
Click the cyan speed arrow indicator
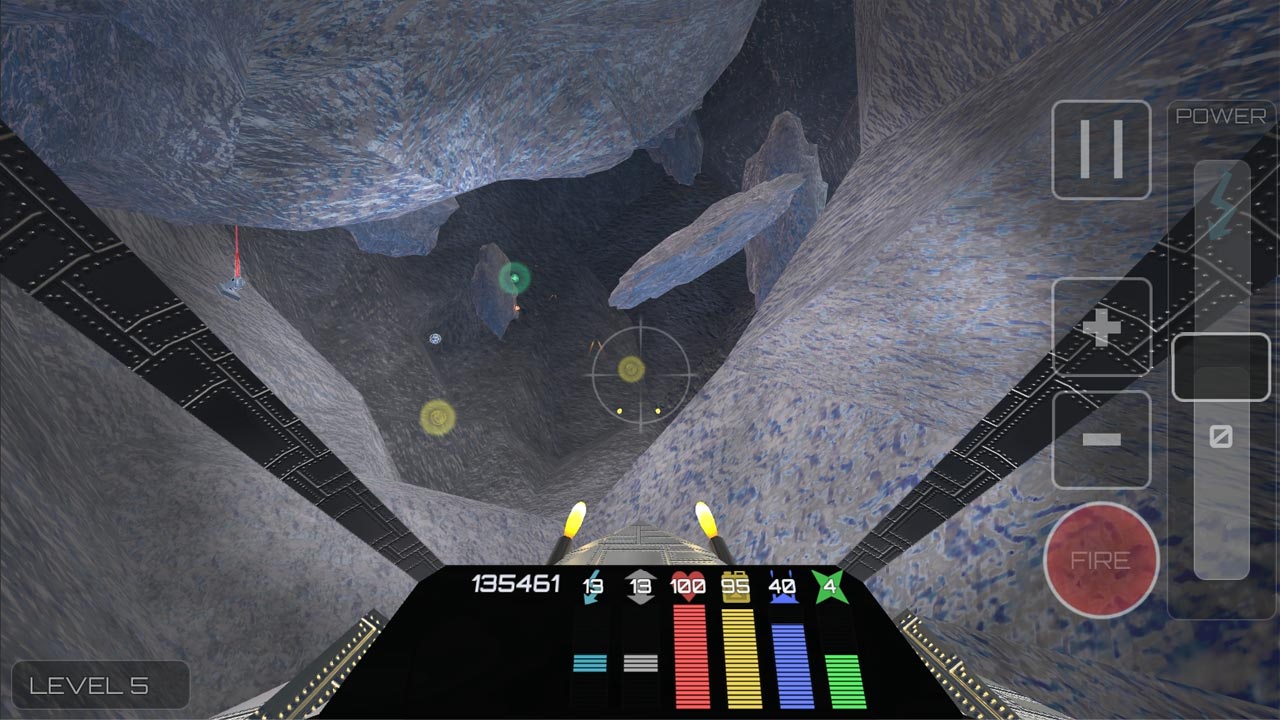[x=591, y=588]
